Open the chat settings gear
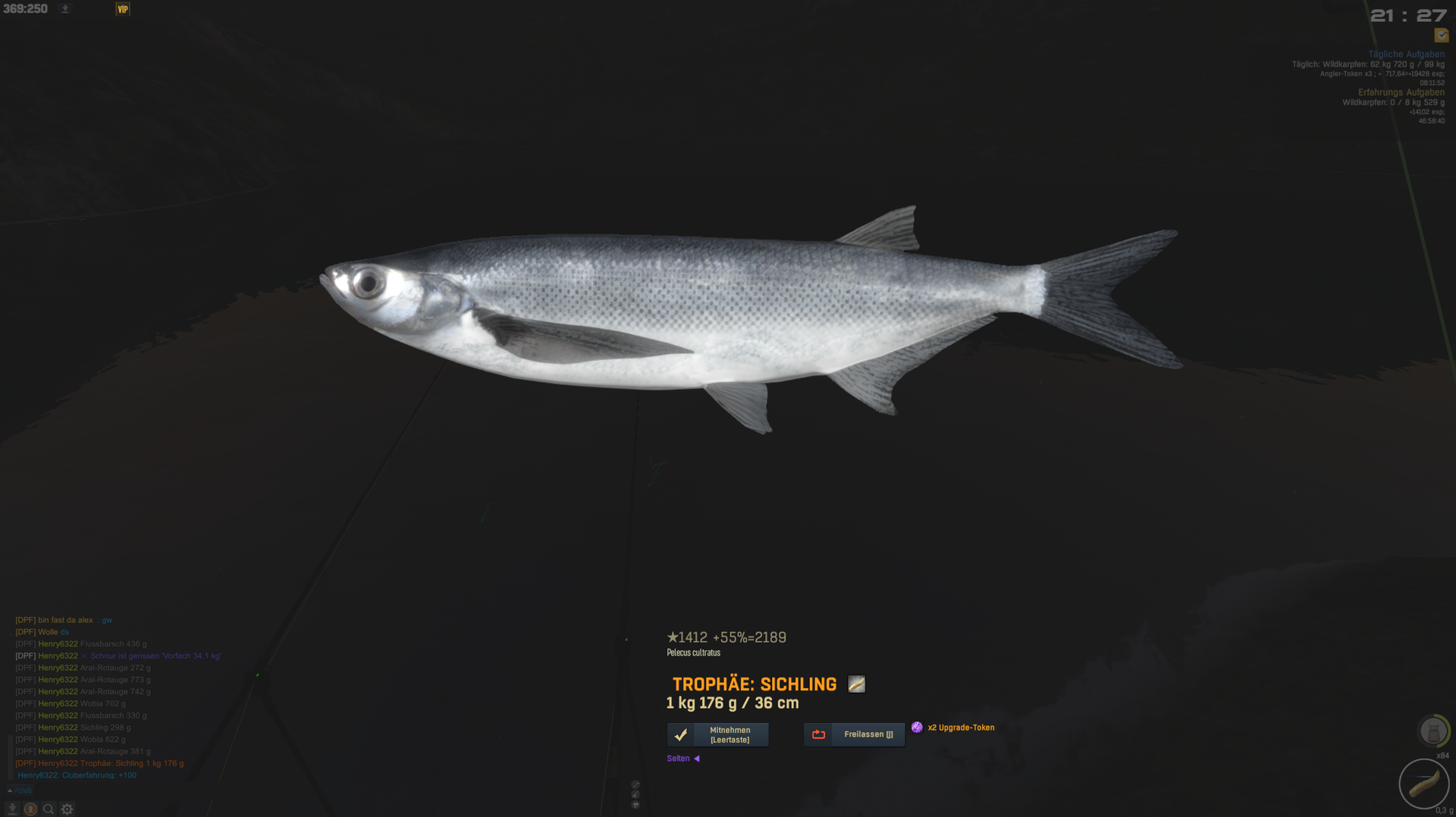Viewport: 1456px width, 817px height. pyautogui.click(x=67, y=809)
